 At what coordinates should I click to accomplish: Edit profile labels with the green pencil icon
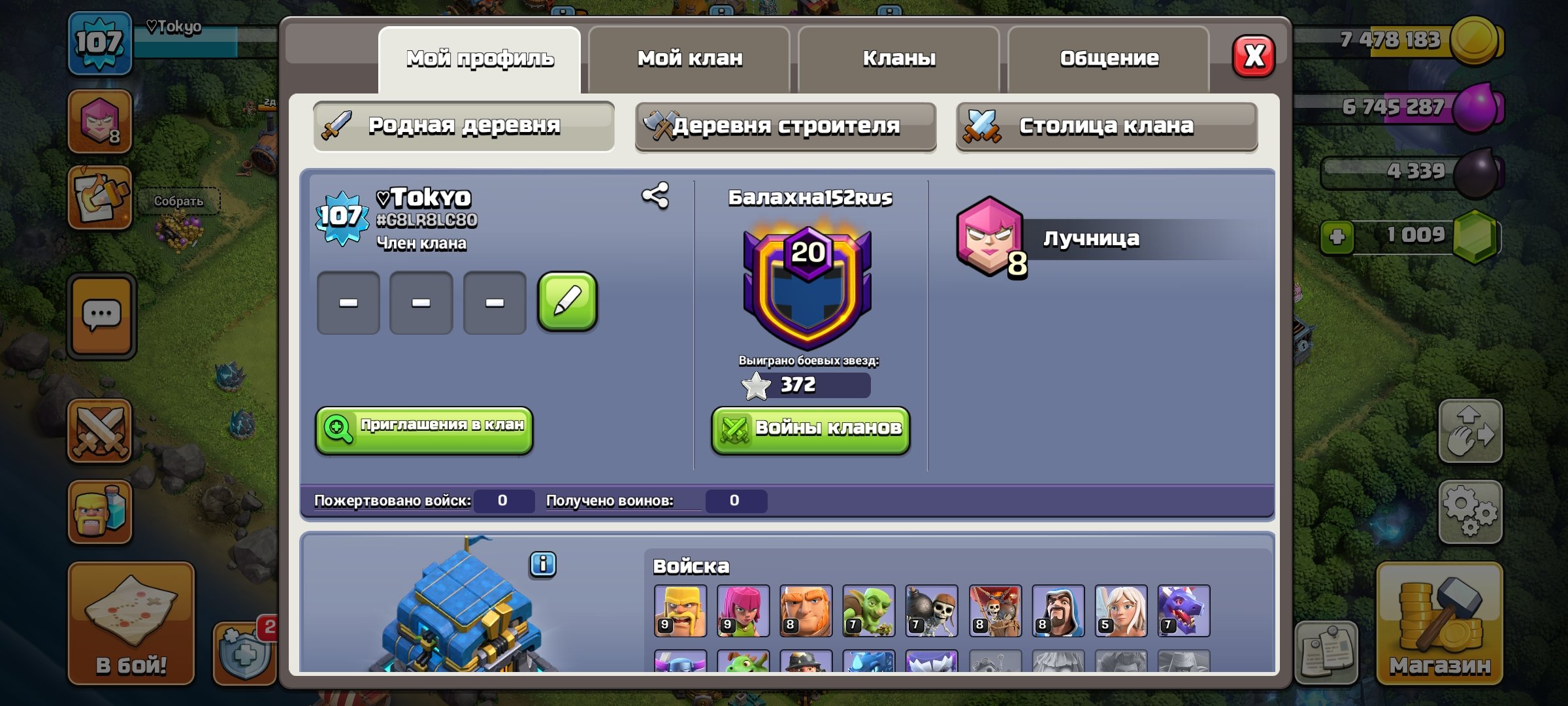pyautogui.click(x=567, y=302)
